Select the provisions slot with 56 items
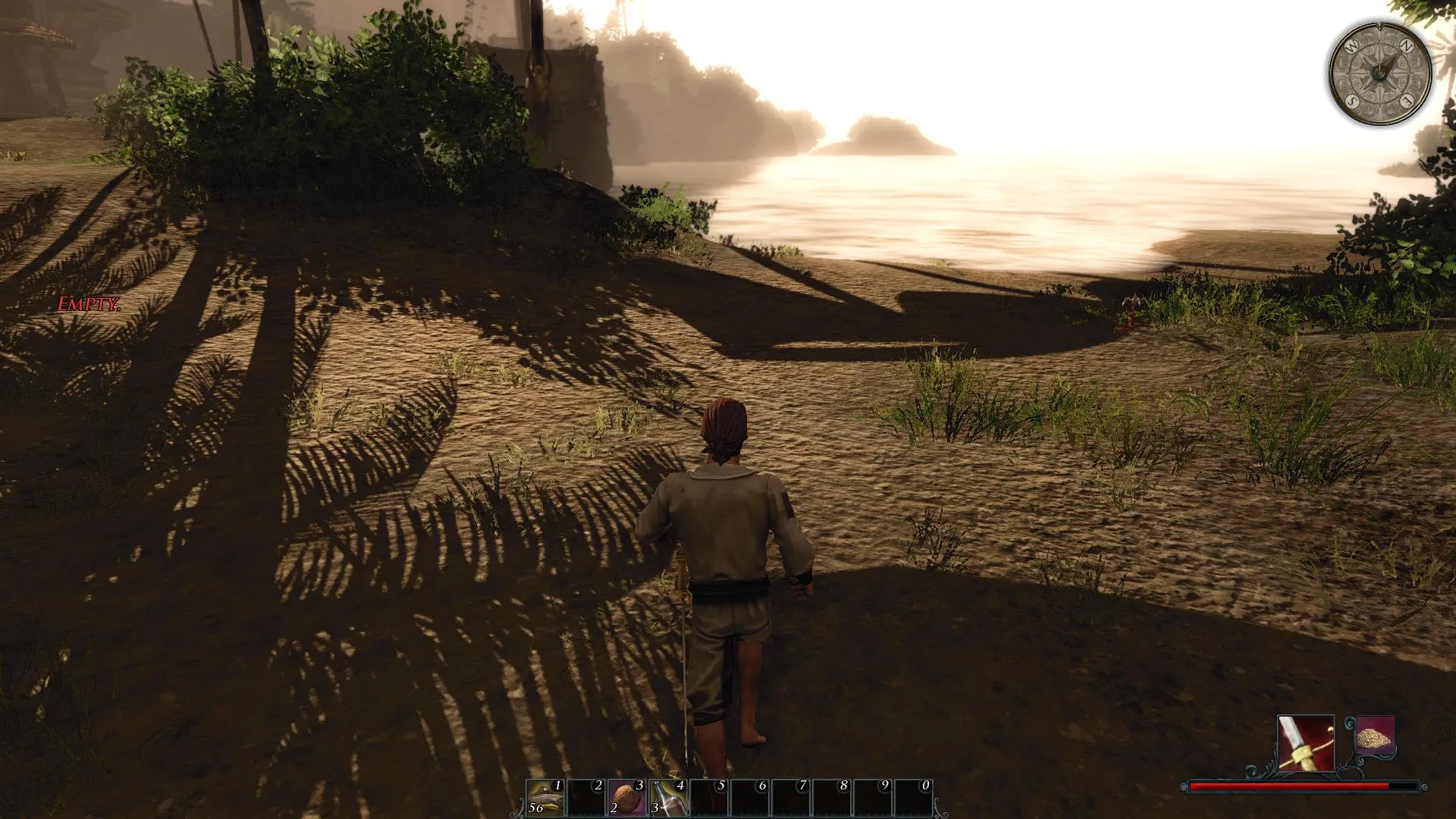Viewport: 1456px width, 819px height. 545,798
